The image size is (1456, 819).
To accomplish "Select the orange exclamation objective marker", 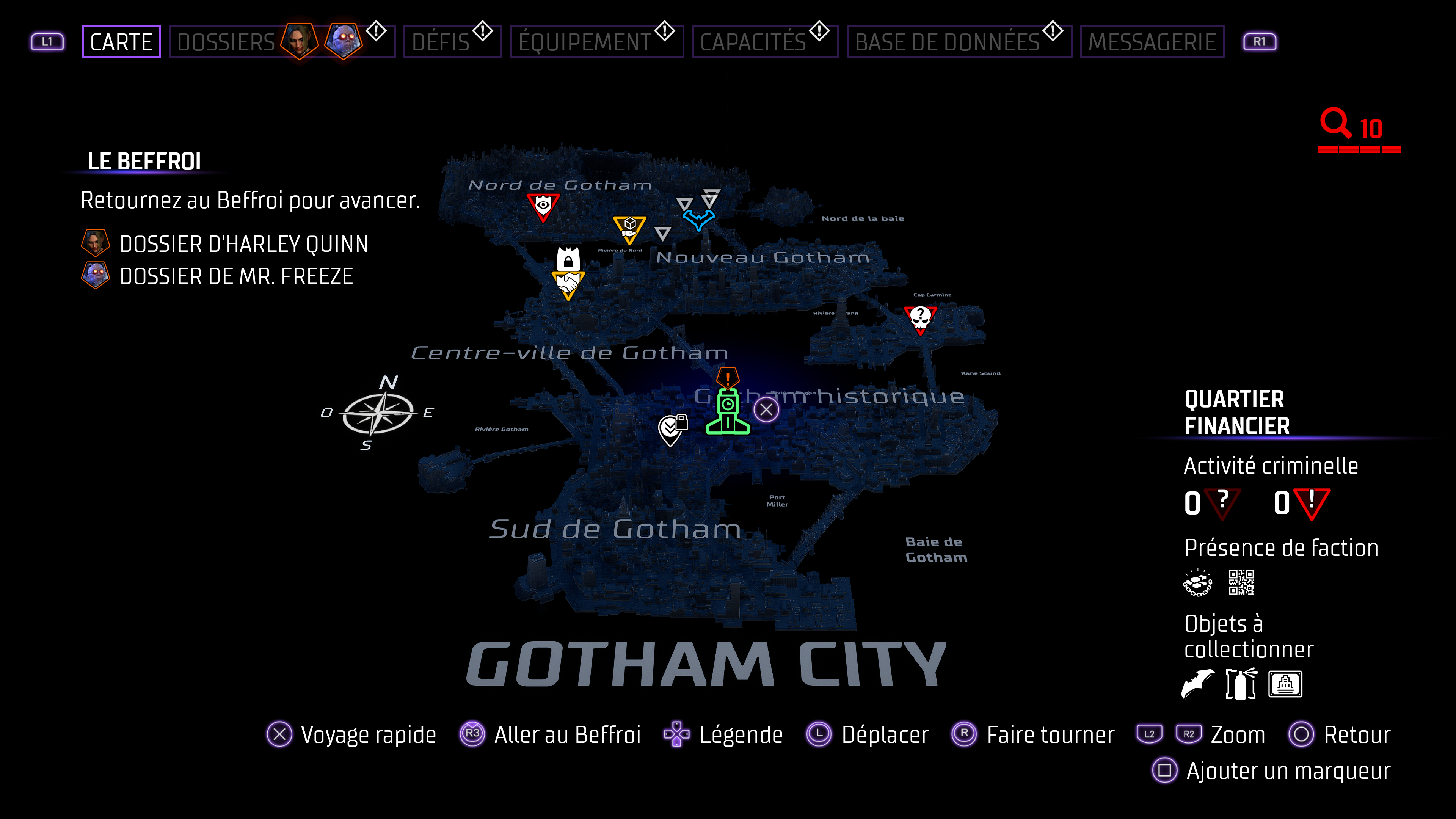I will [728, 377].
